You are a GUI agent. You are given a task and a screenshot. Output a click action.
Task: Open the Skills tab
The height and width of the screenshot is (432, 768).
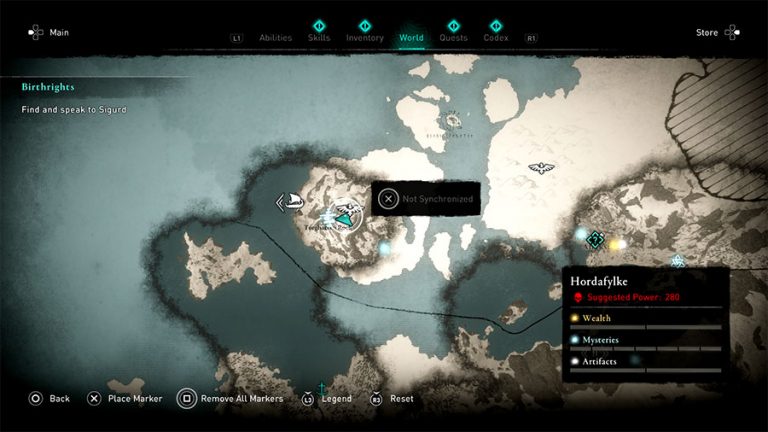click(x=319, y=38)
